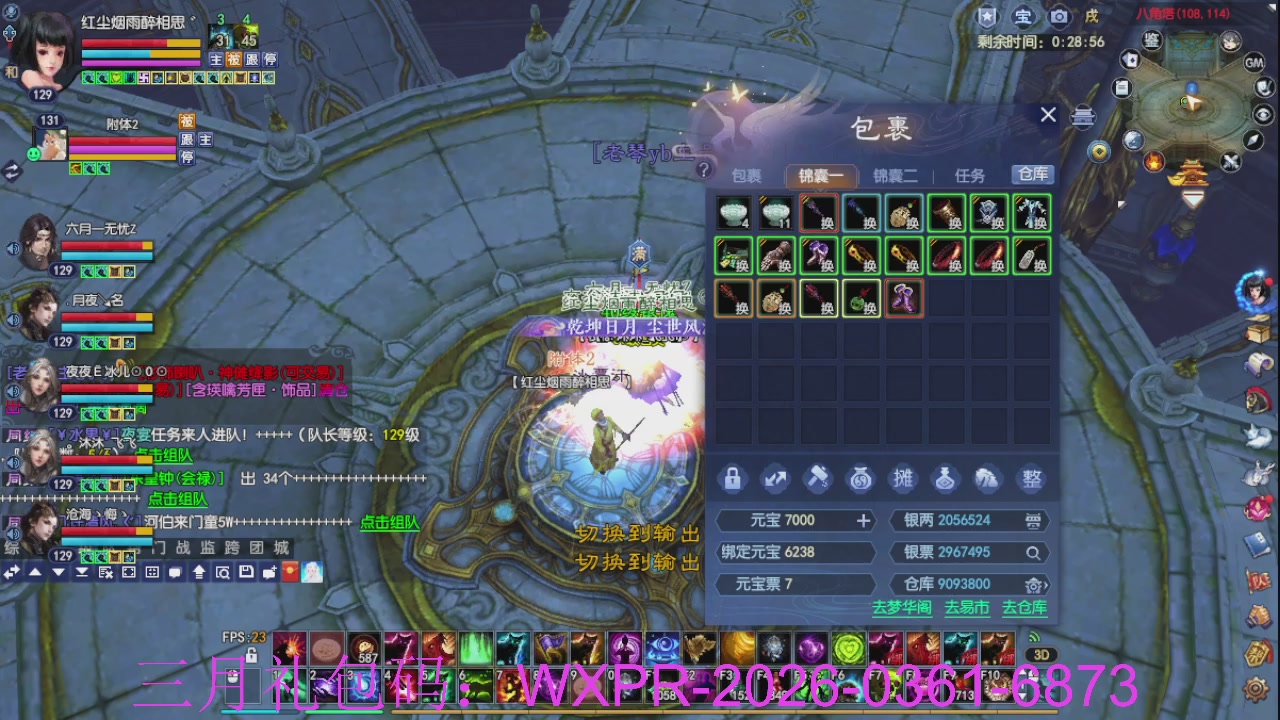
Task: Switch to the 仓库 tab in the bag window
Action: tap(1032, 174)
